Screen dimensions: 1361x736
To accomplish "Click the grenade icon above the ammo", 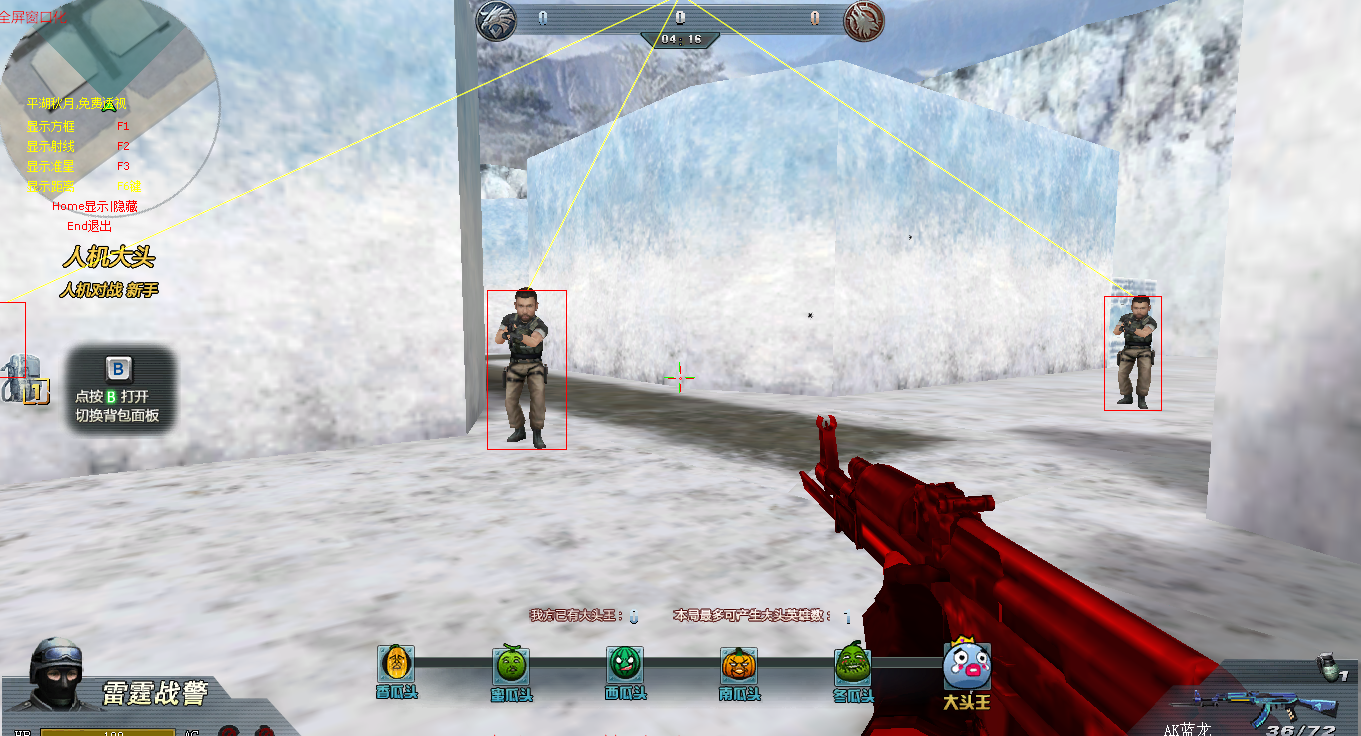I will pos(1327,669).
